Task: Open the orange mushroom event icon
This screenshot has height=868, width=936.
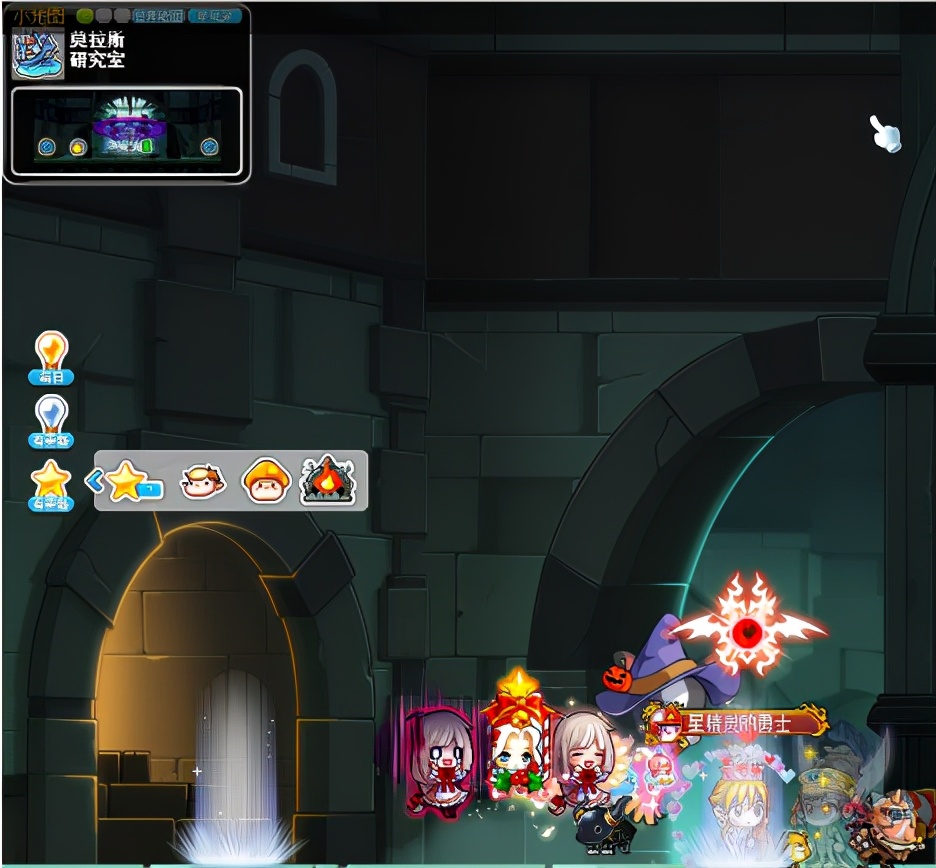Action: pyautogui.click(x=267, y=481)
